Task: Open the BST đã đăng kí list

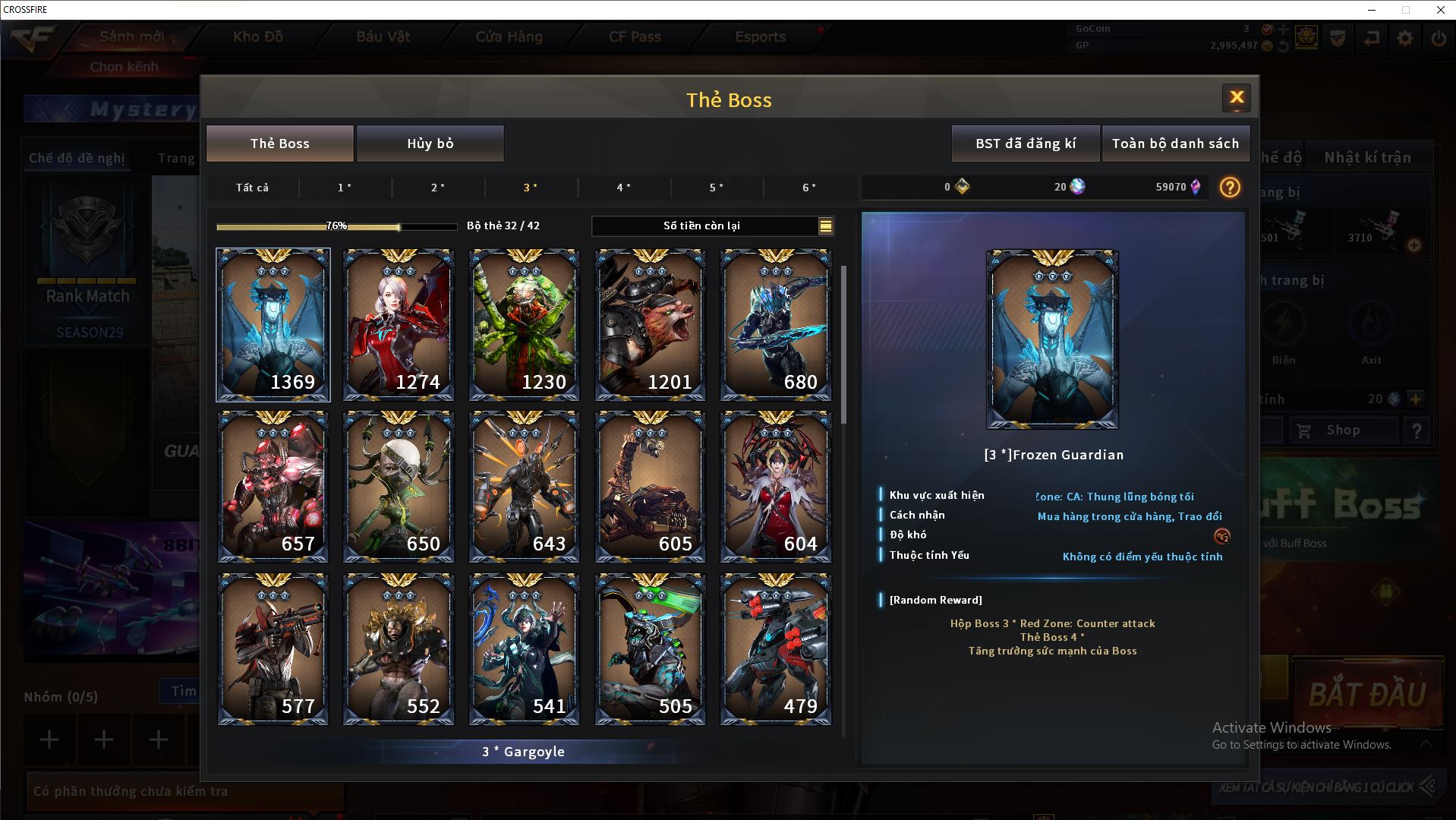Action: [1025, 143]
